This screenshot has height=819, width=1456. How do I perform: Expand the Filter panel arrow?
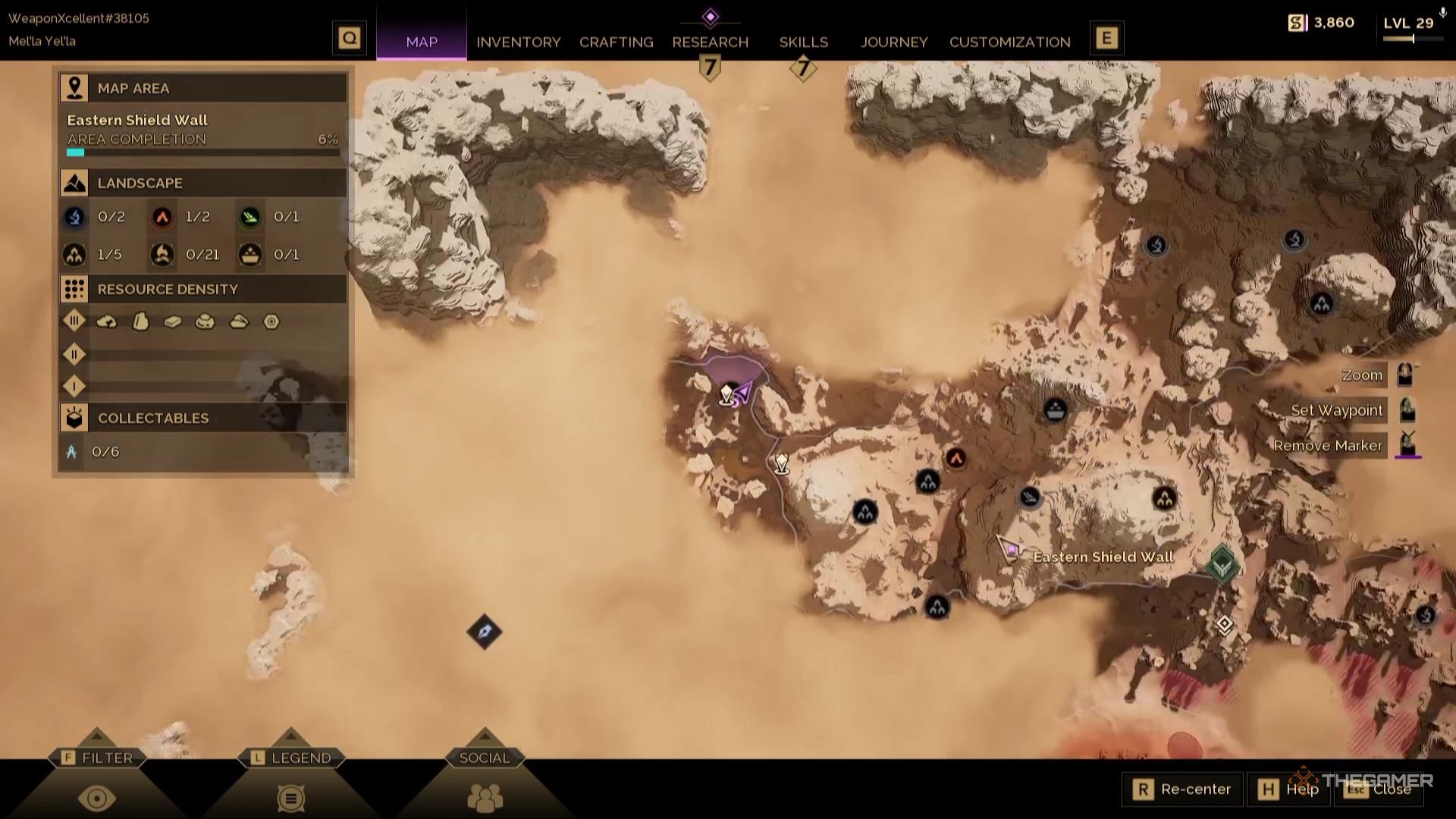tap(97, 736)
